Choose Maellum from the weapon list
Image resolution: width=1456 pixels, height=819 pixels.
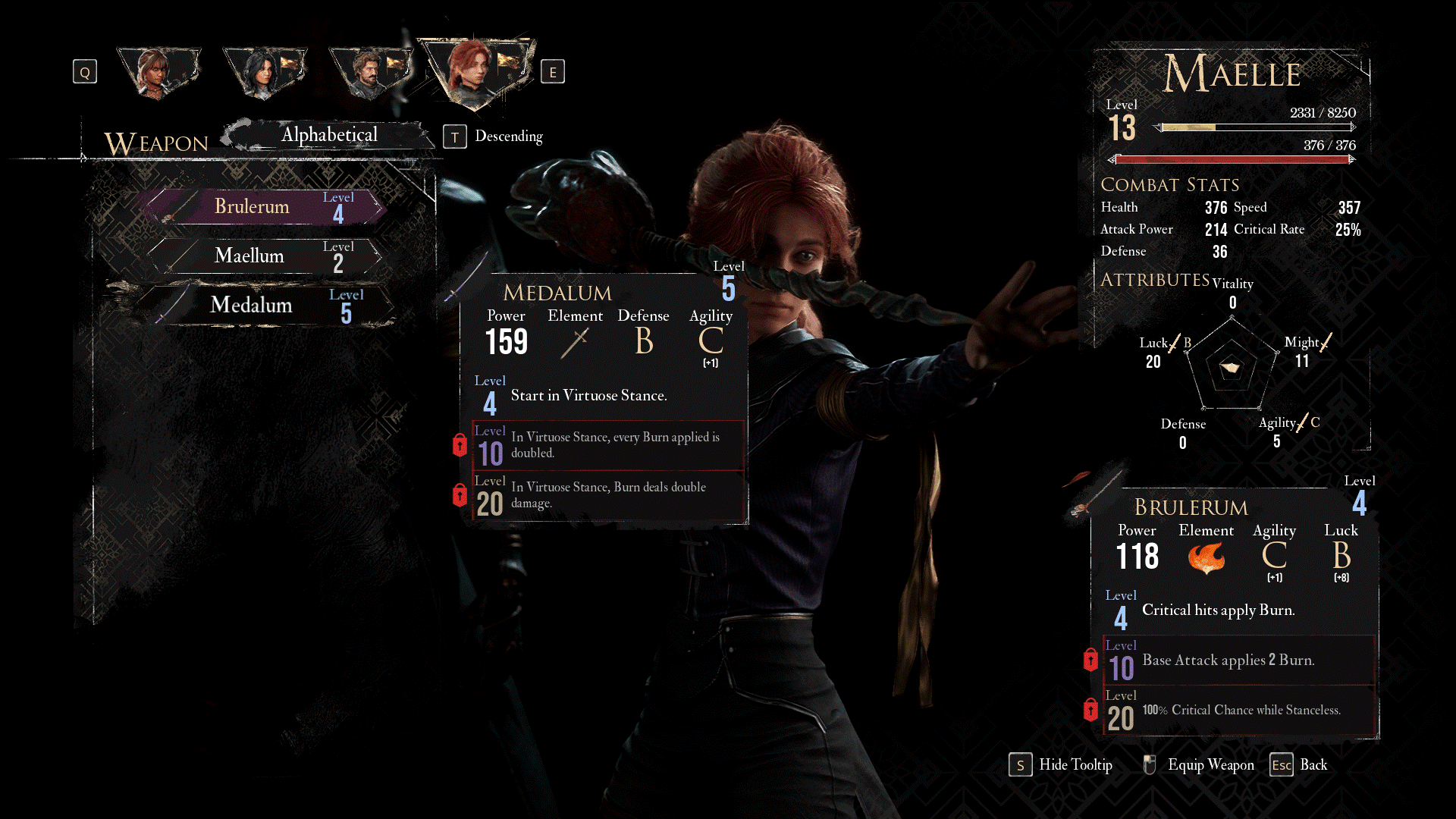[265, 256]
